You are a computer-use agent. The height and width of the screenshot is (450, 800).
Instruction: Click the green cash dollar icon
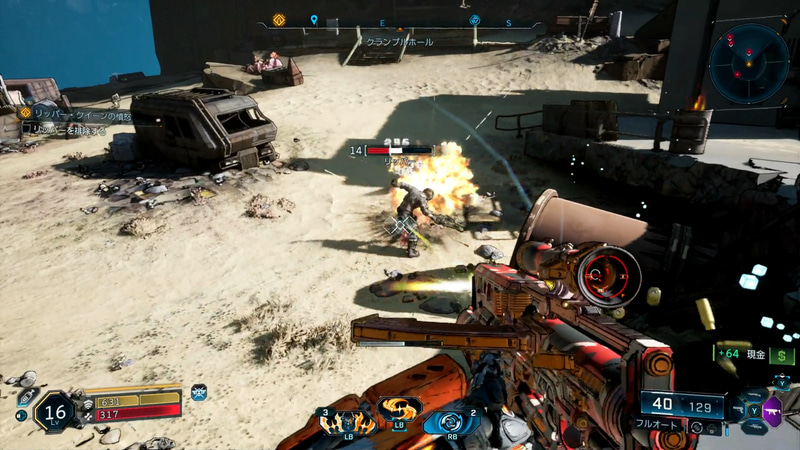[x=781, y=355]
